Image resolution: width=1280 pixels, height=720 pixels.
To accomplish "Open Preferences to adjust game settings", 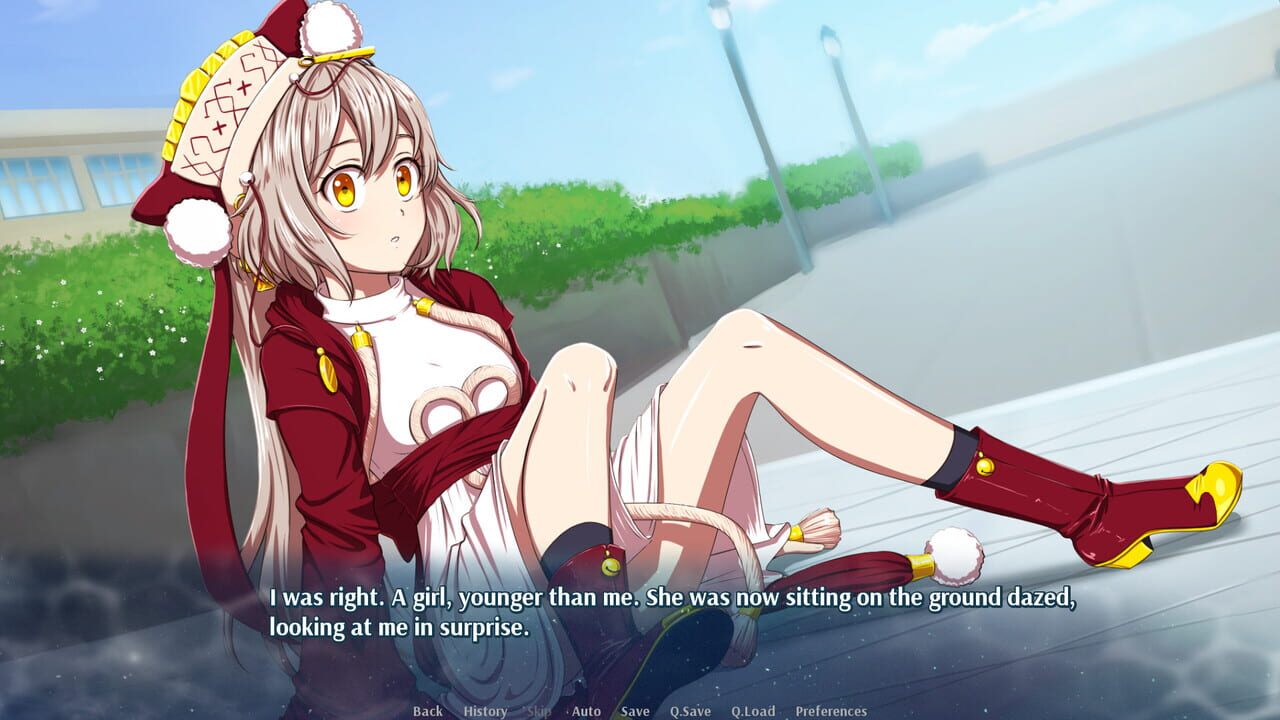I will (831, 712).
